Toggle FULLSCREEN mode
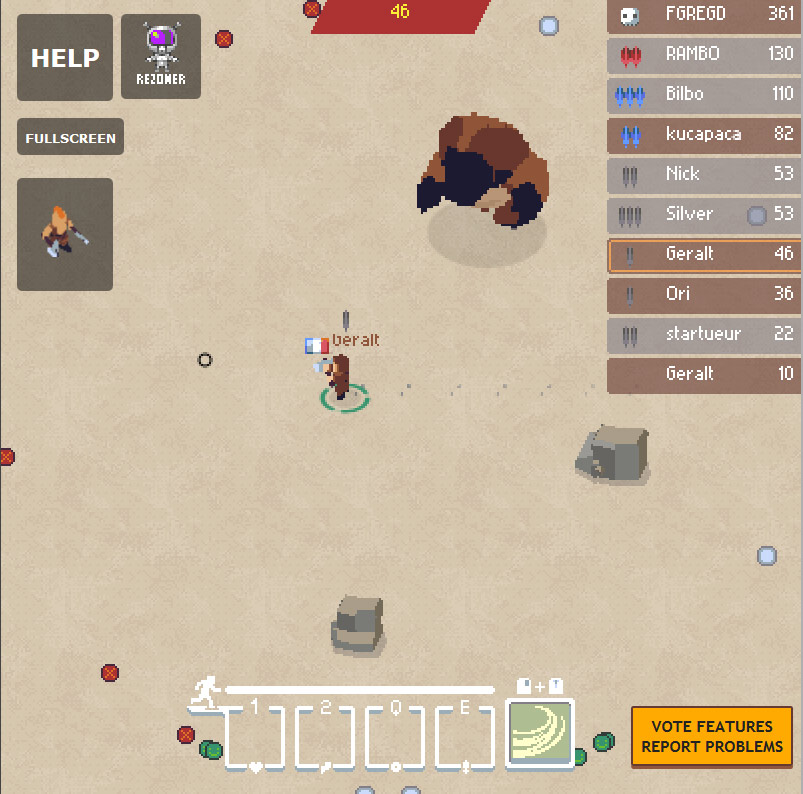This screenshot has height=794, width=803. [70, 138]
